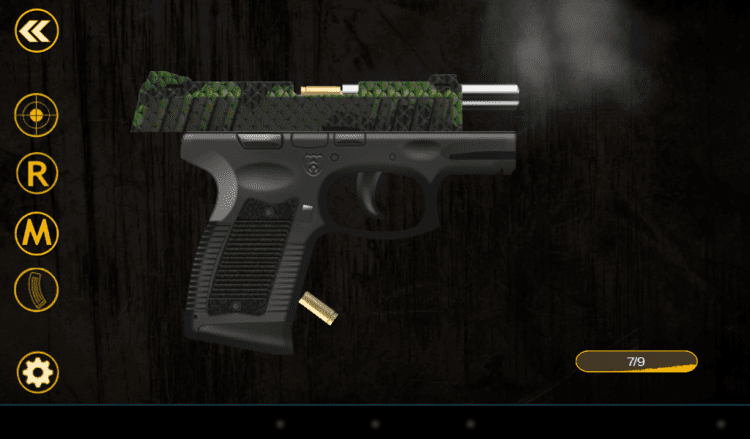Open the ammo magazine icon
This screenshot has width=750, height=439.
click(x=37, y=291)
